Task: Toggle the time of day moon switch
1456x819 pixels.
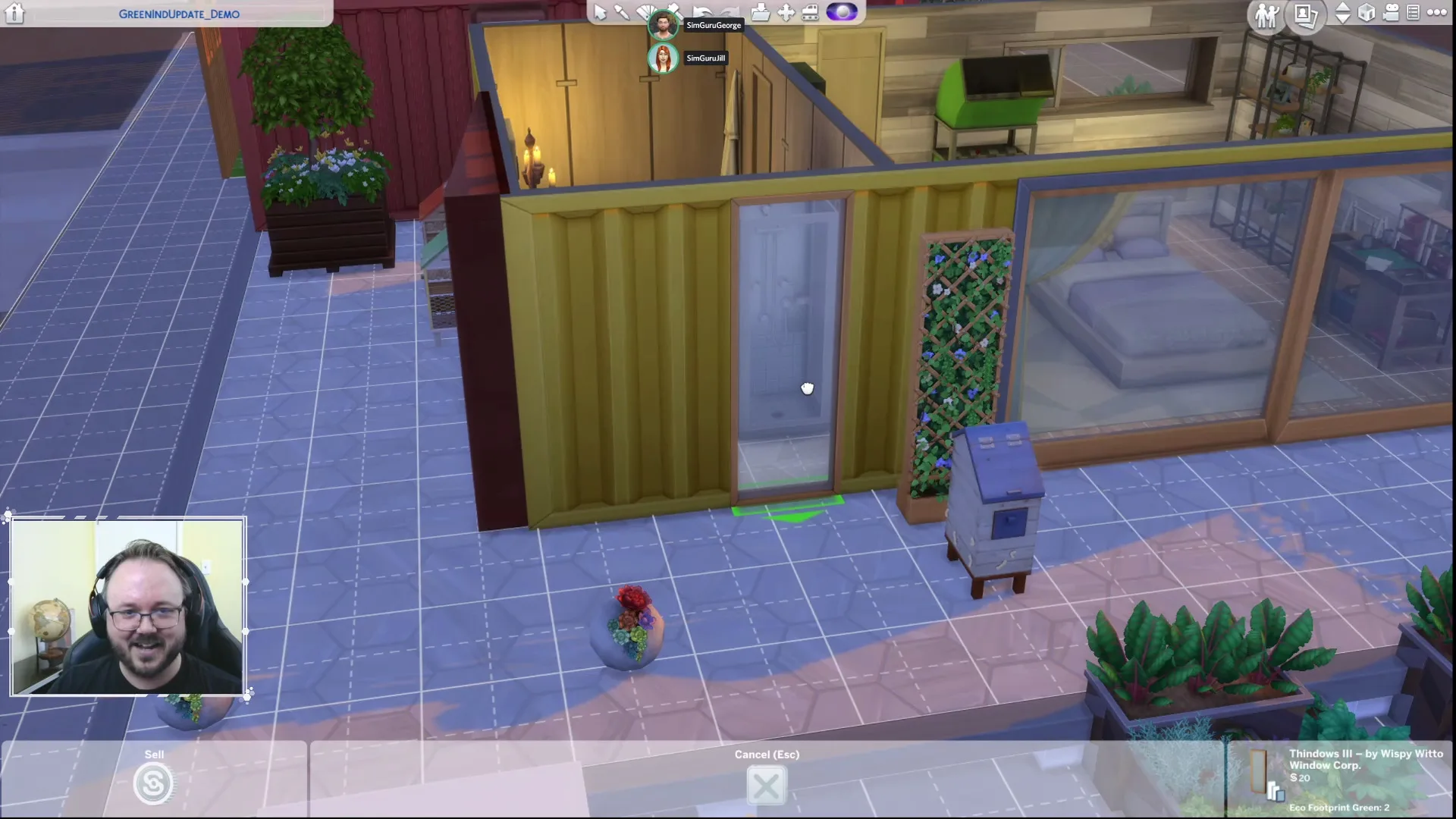Action: [842, 12]
